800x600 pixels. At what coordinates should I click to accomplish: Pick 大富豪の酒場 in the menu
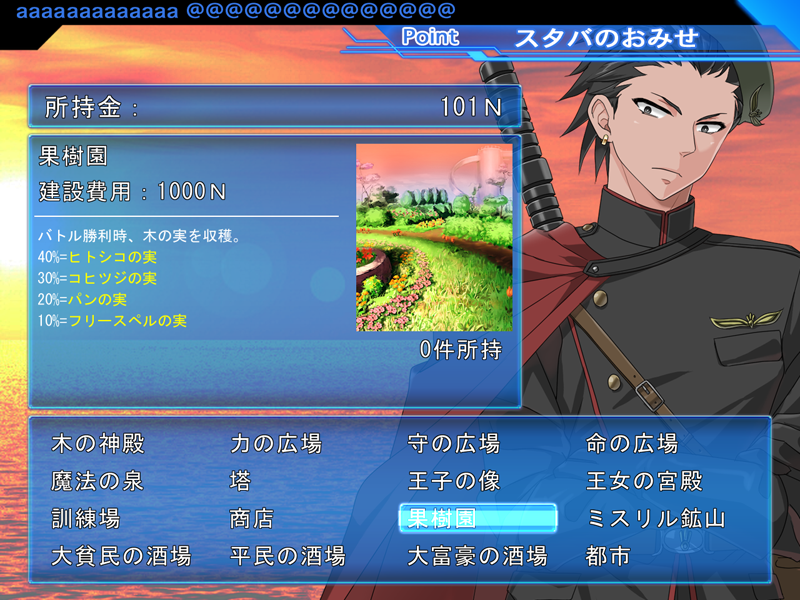478,556
